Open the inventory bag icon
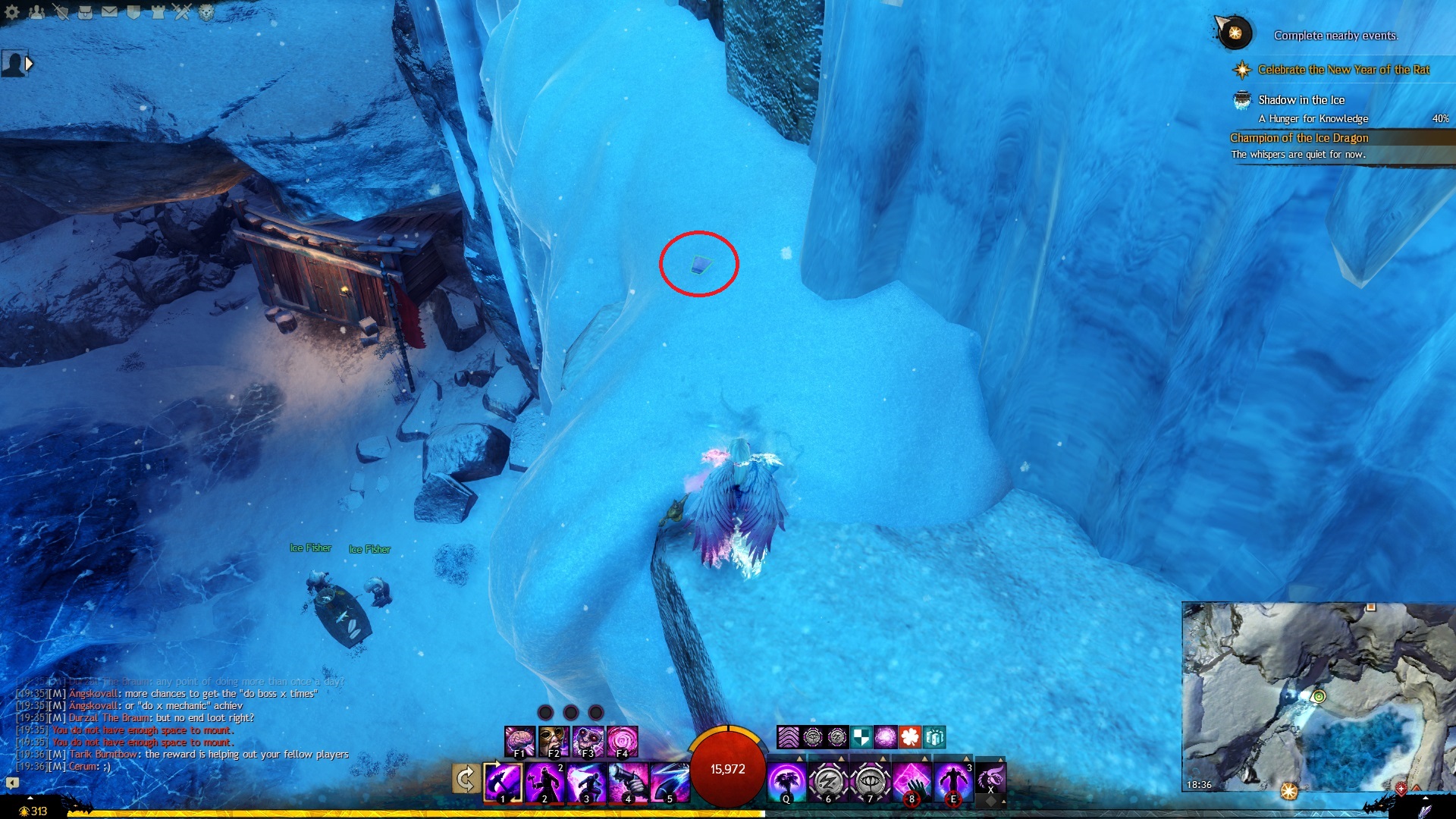This screenshot has width=1456, height=819. click(85, 11)
